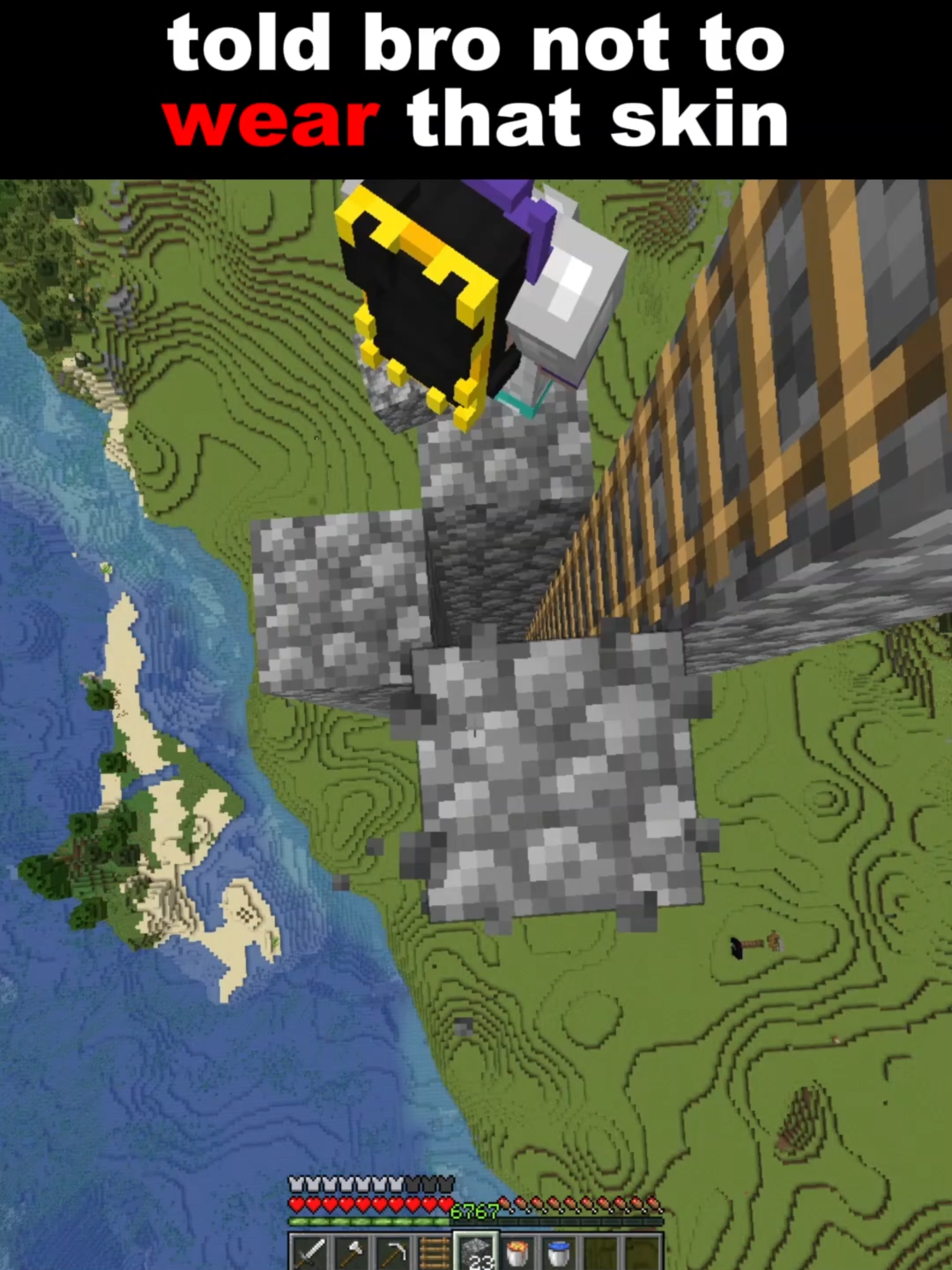Click the caption text told bro not to

tap(473, 48)
